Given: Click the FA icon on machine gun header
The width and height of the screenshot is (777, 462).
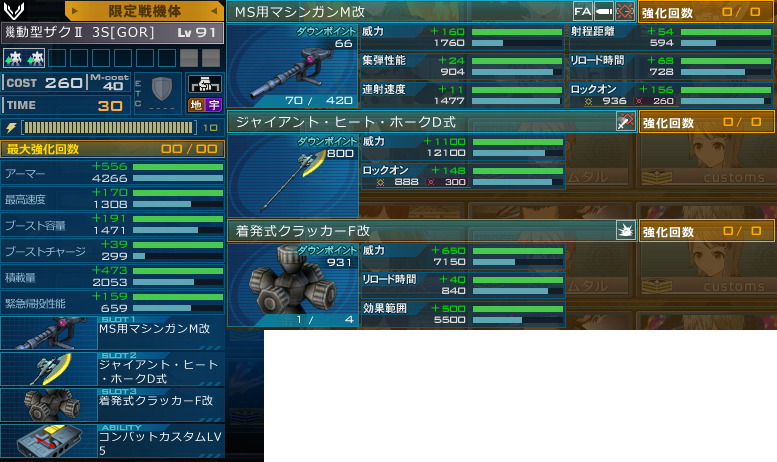Looking at the screenshot, I should point(582,11).
